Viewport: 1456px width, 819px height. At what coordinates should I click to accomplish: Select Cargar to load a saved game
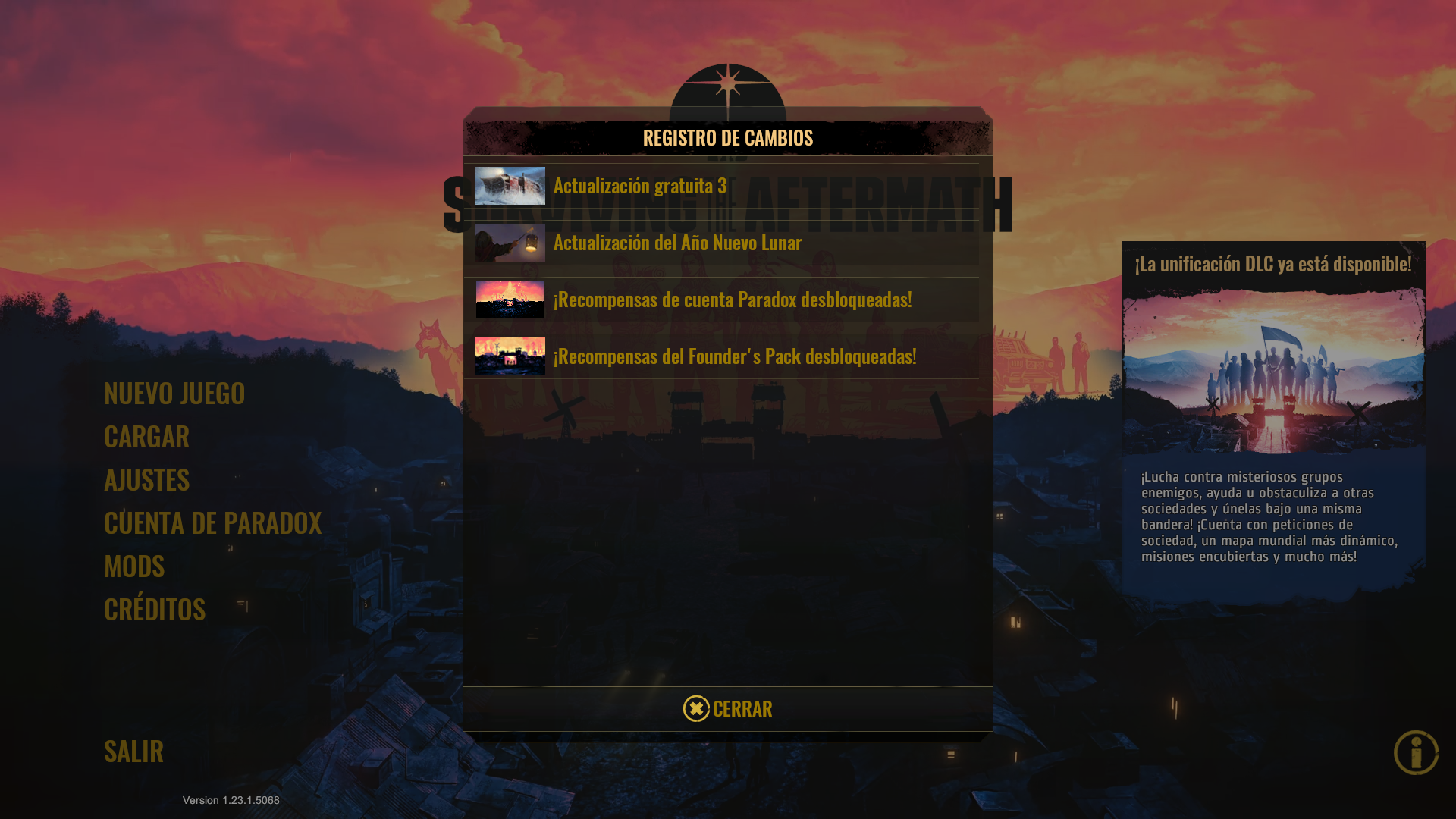coord(146,438)
